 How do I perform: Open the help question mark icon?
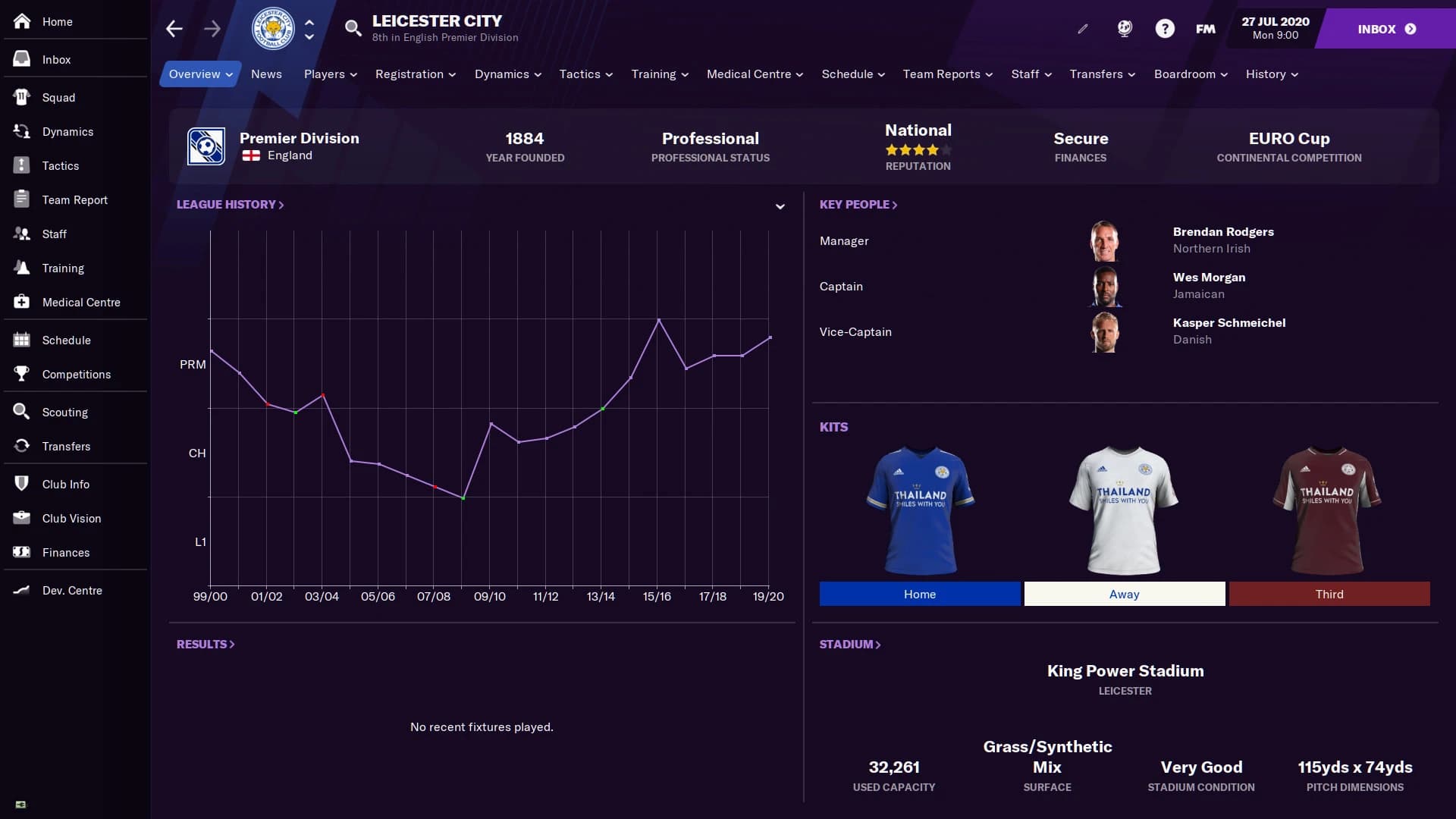click(1164, 28)
